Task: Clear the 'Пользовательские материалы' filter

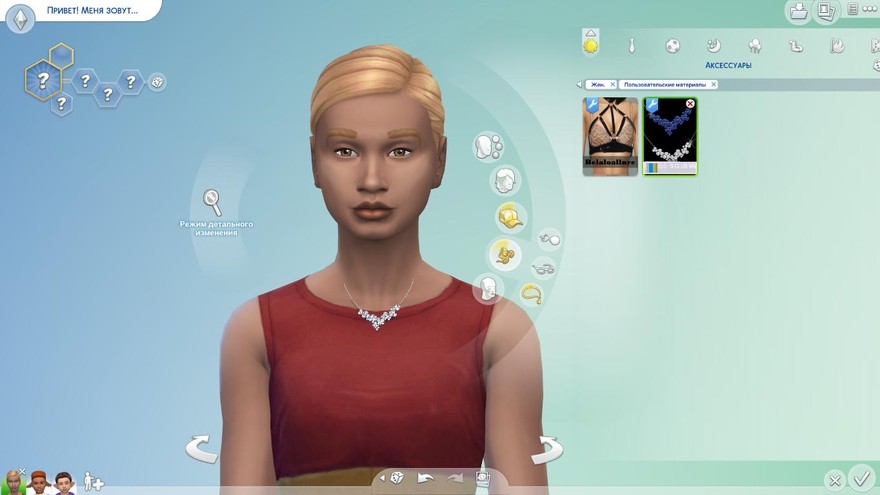Action: pos(713,85)
